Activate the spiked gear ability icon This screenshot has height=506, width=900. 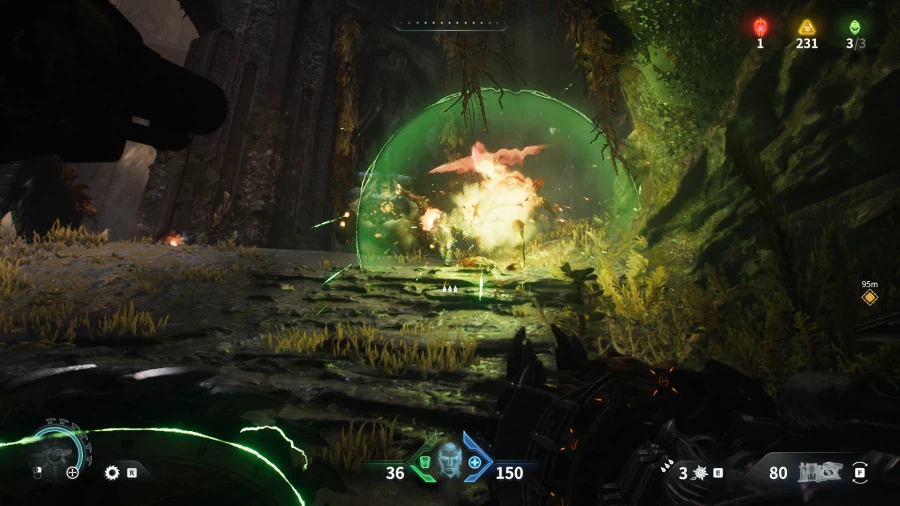pyautogui.click(x=112, y=471)
